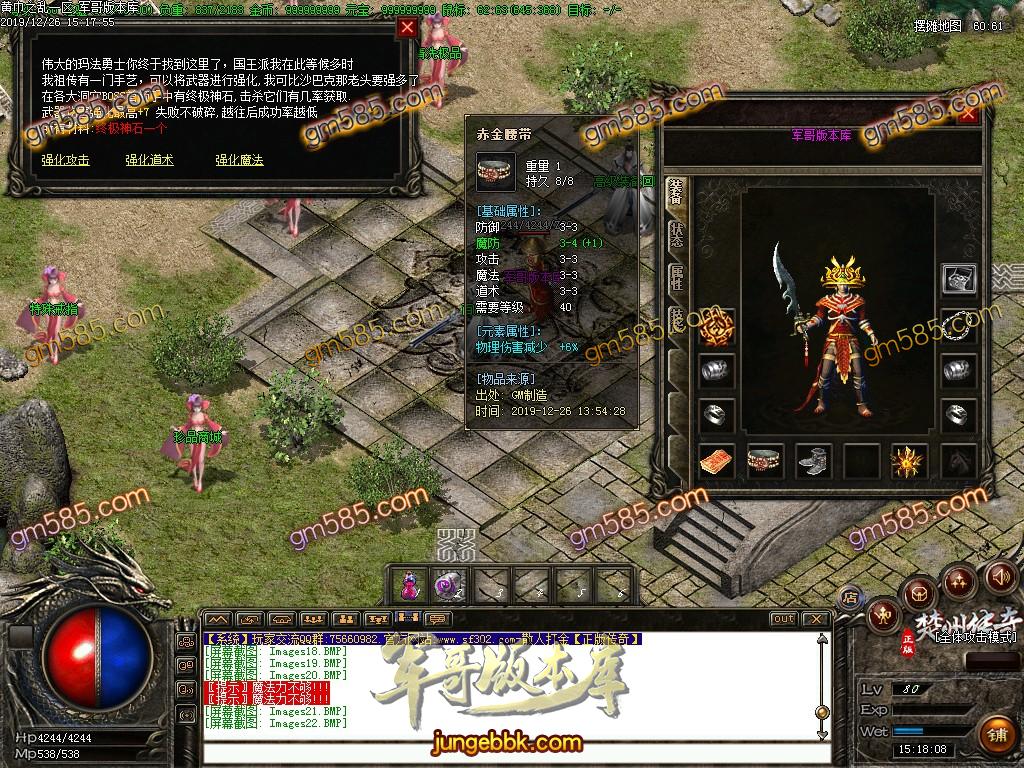Image resolution: width=1024 pixels, height=768 pixels.
Task: Select the equipped boots slot
Action: click(813, 460)
